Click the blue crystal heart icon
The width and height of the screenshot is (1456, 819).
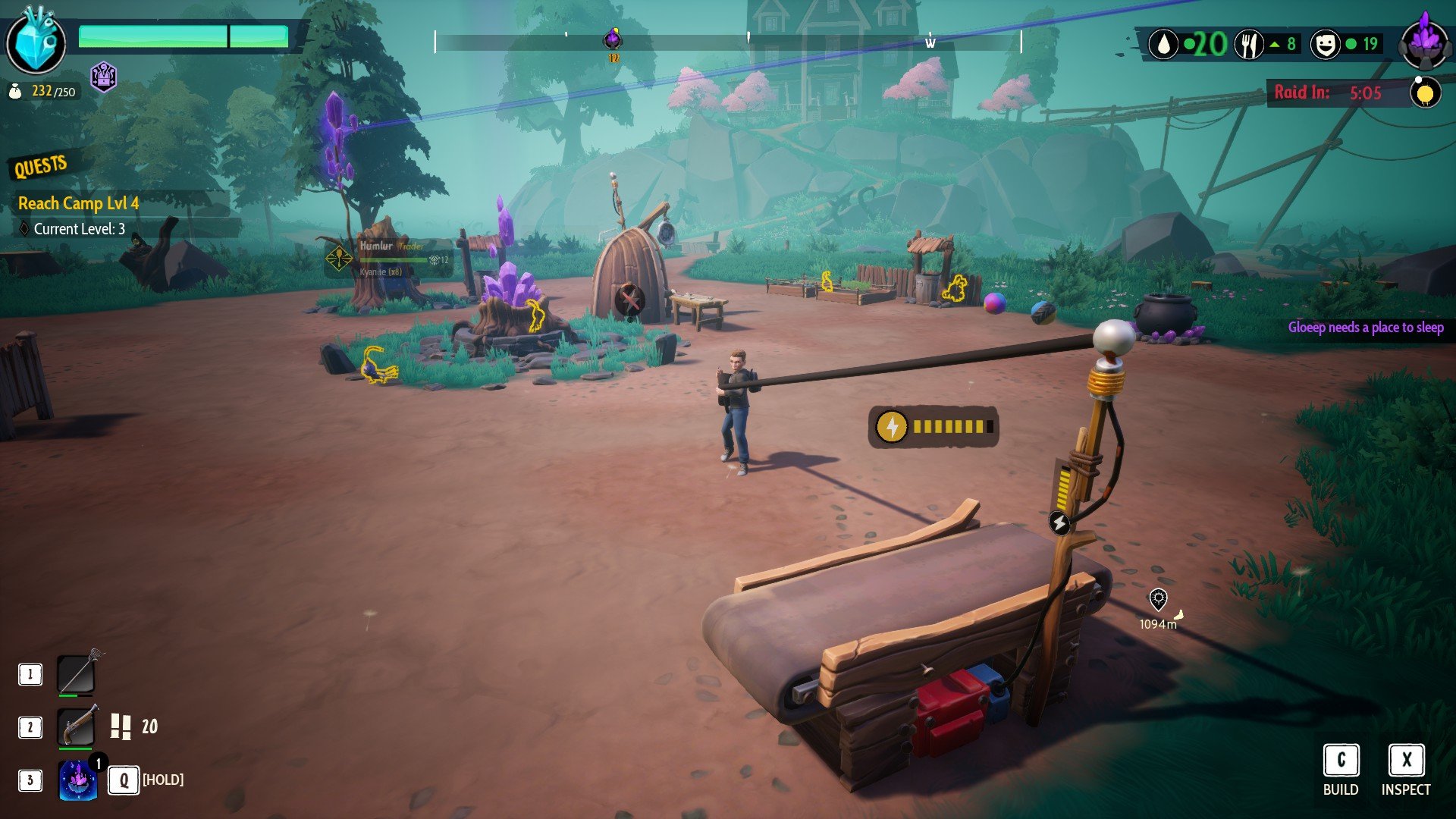(36, 42)
